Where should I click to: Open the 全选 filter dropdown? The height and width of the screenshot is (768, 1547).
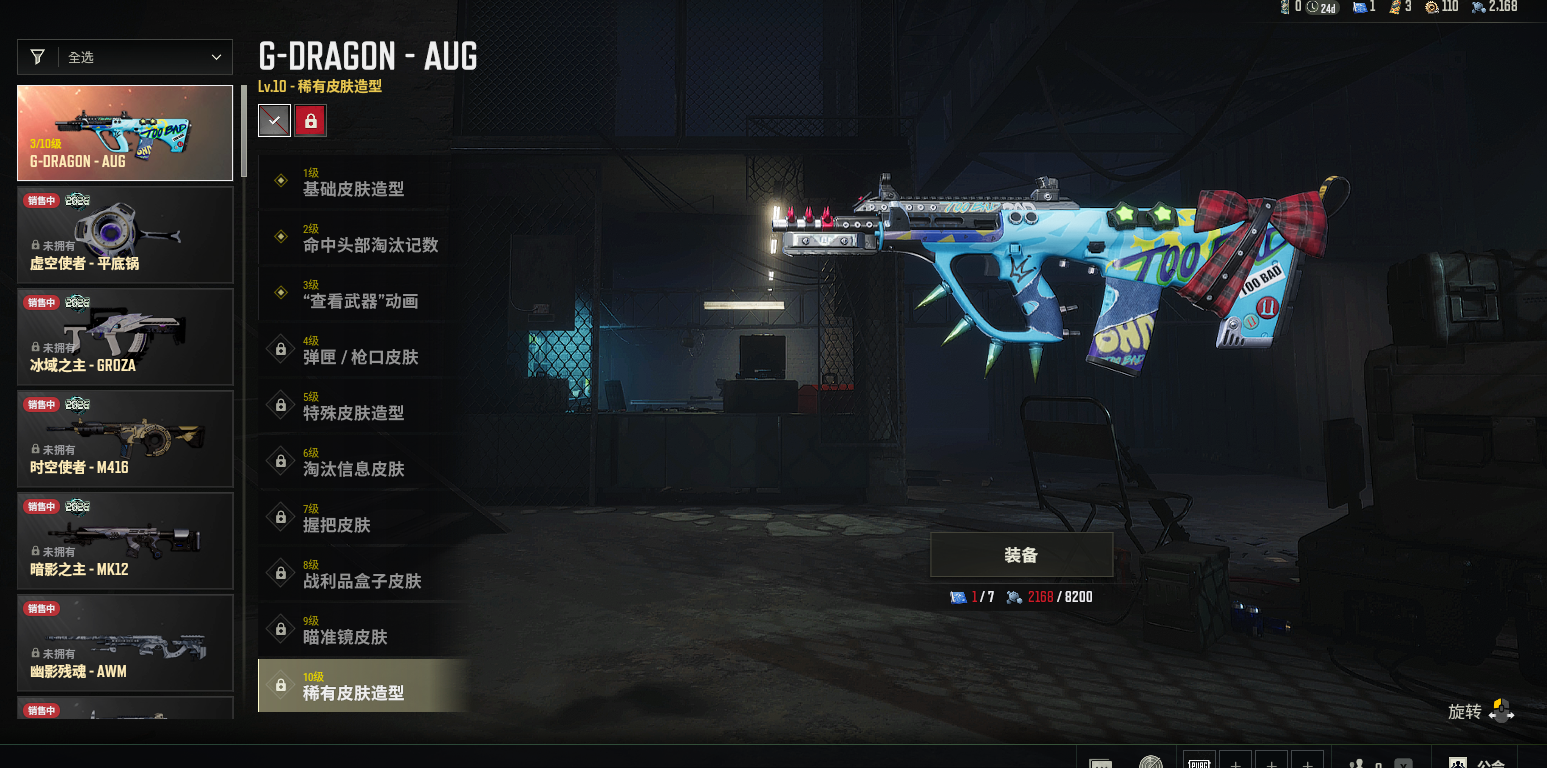pos(125,57)
